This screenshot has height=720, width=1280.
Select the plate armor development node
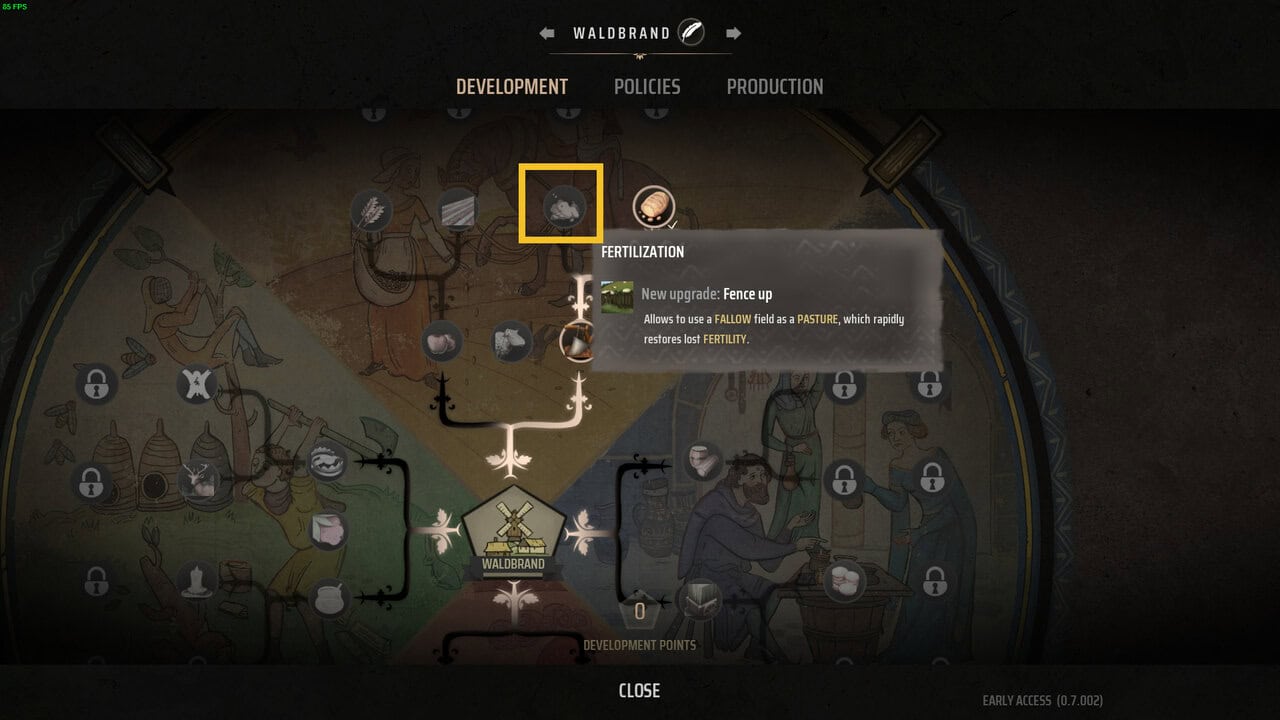(699, 601)
